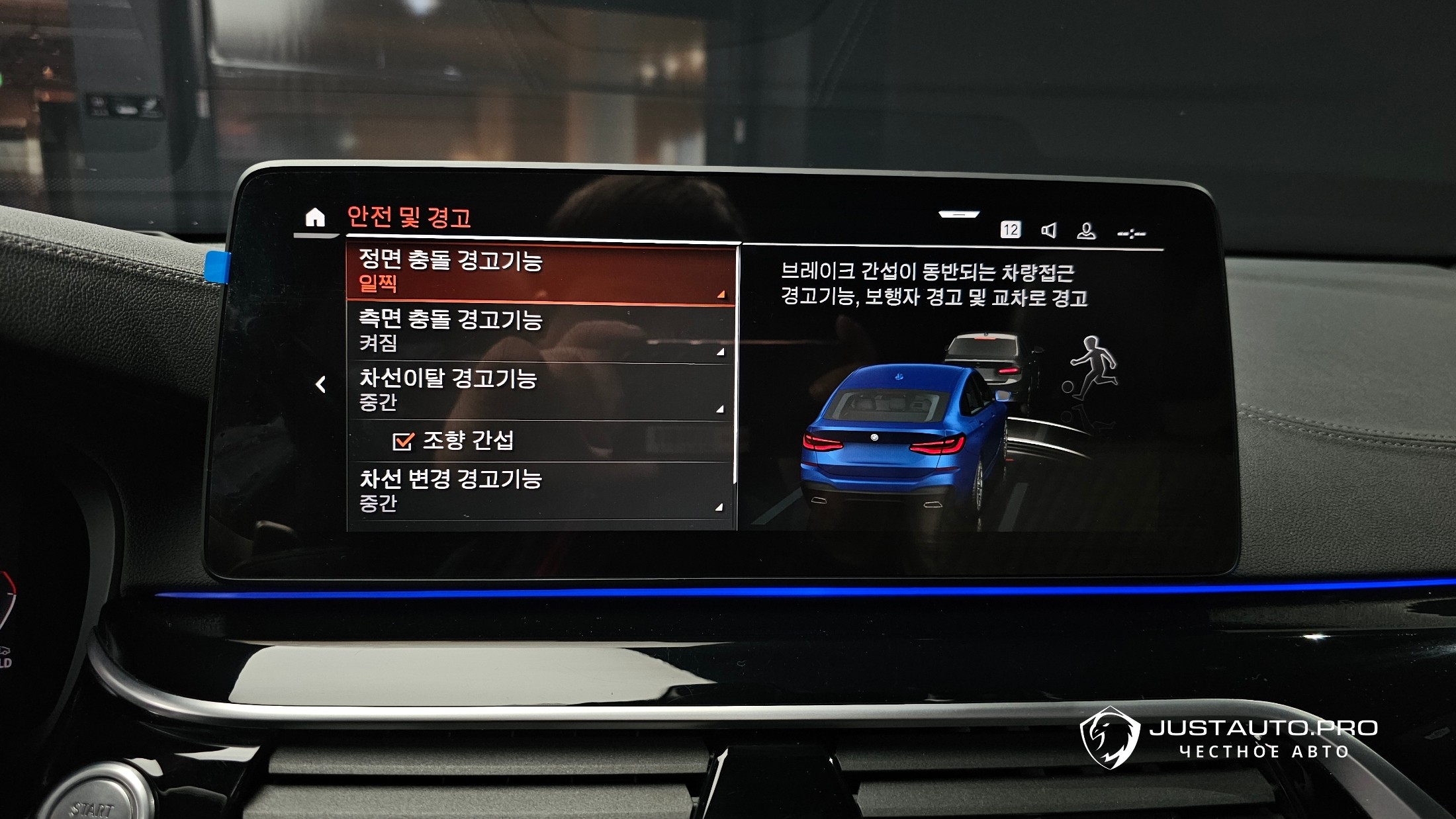Click the back arrow beside the list
1456x819 pixels.
coord(321,384)
